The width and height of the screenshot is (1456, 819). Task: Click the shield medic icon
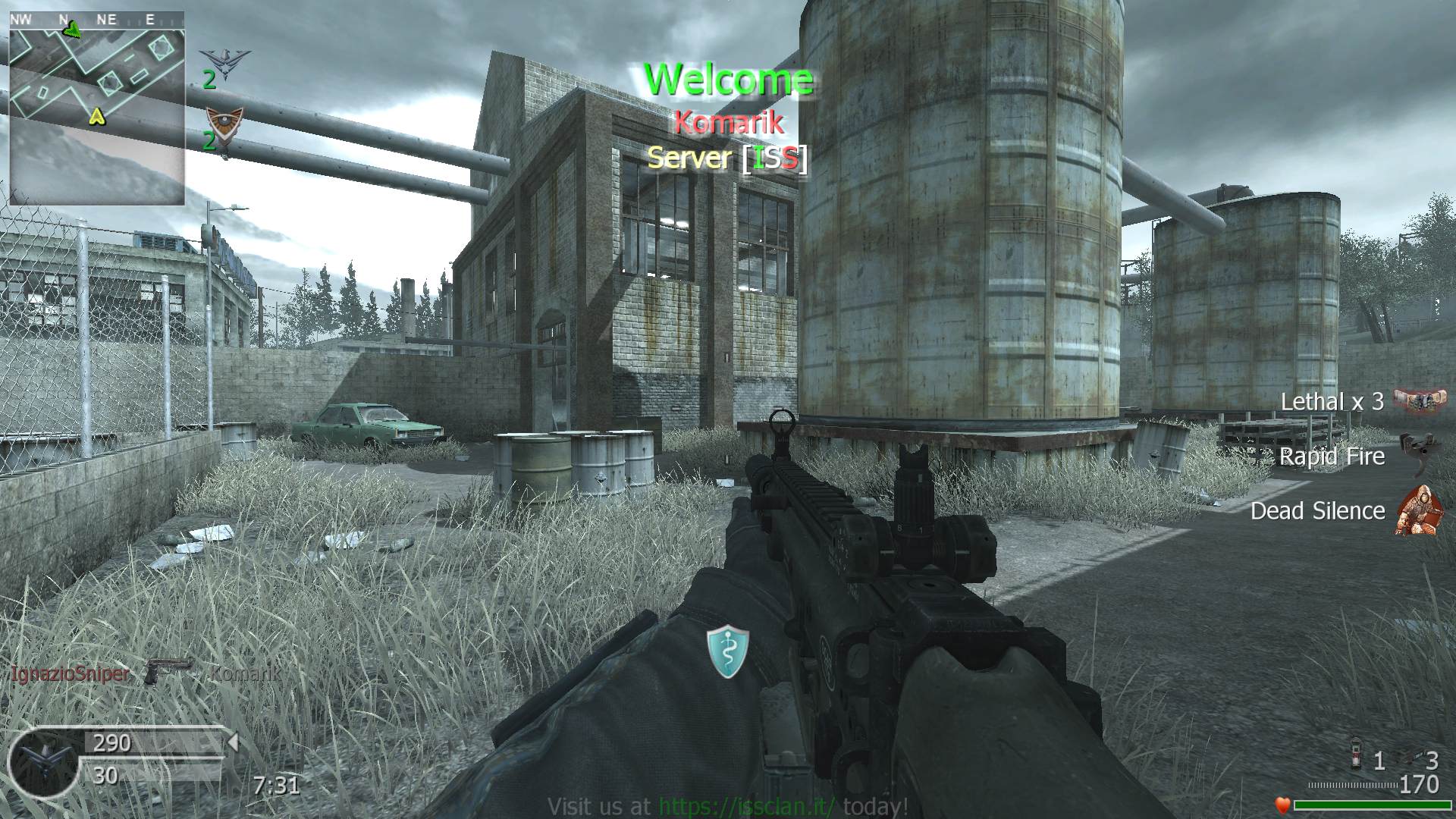tap(727, 651)
